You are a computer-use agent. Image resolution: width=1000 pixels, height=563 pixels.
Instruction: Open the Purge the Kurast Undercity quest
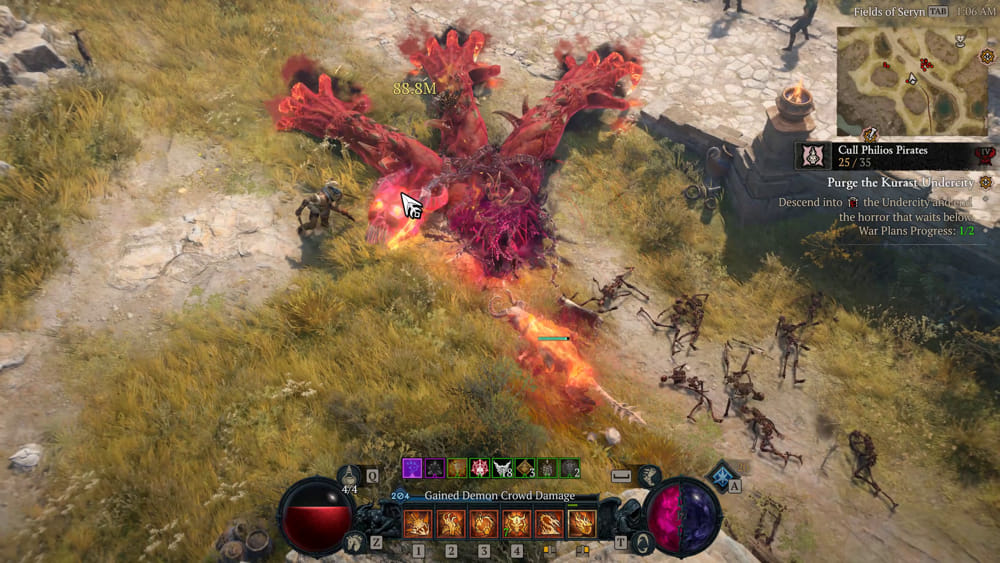tap(900, 183)
